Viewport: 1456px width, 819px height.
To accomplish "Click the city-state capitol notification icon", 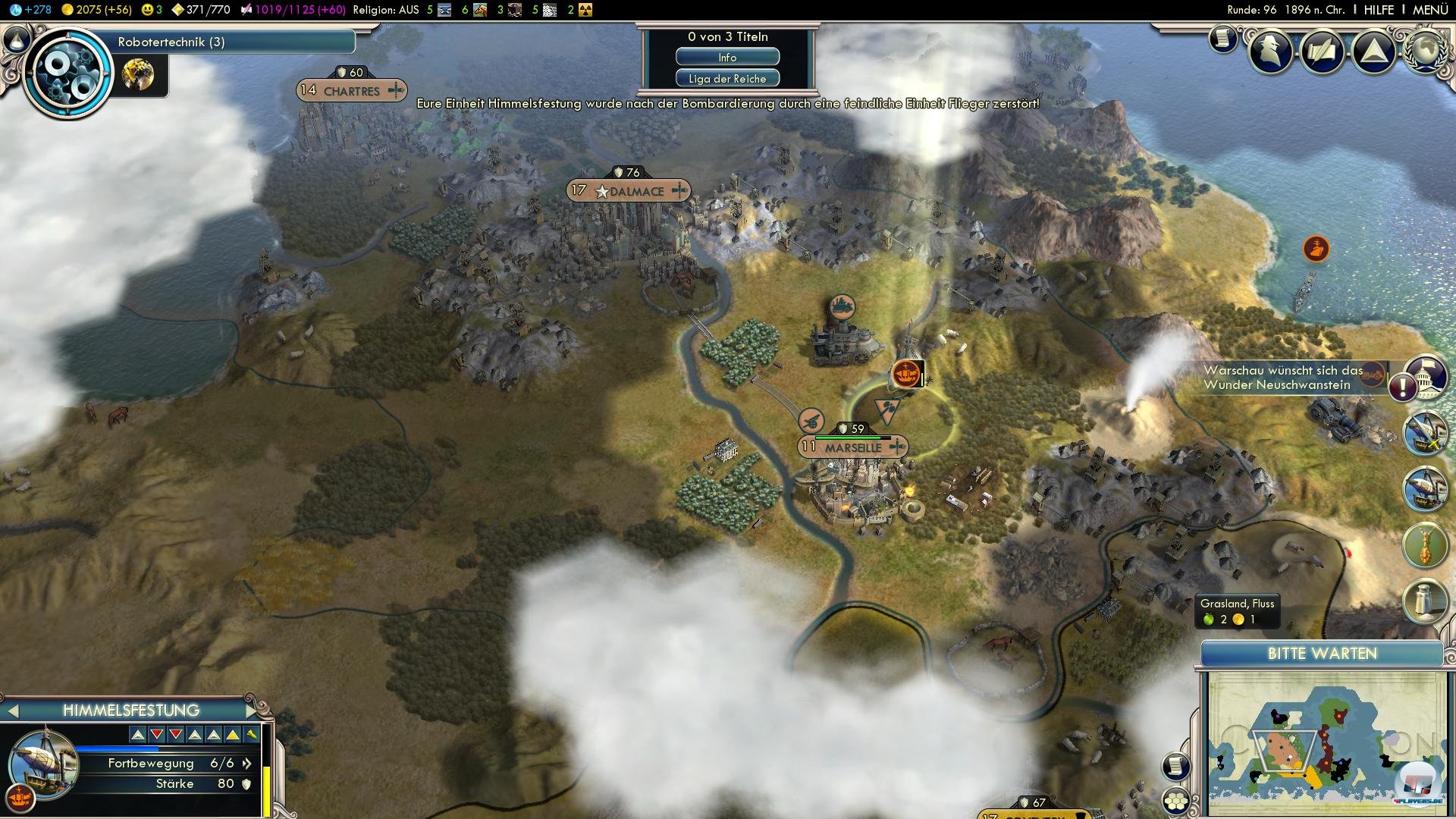I will coord(1425,377).
